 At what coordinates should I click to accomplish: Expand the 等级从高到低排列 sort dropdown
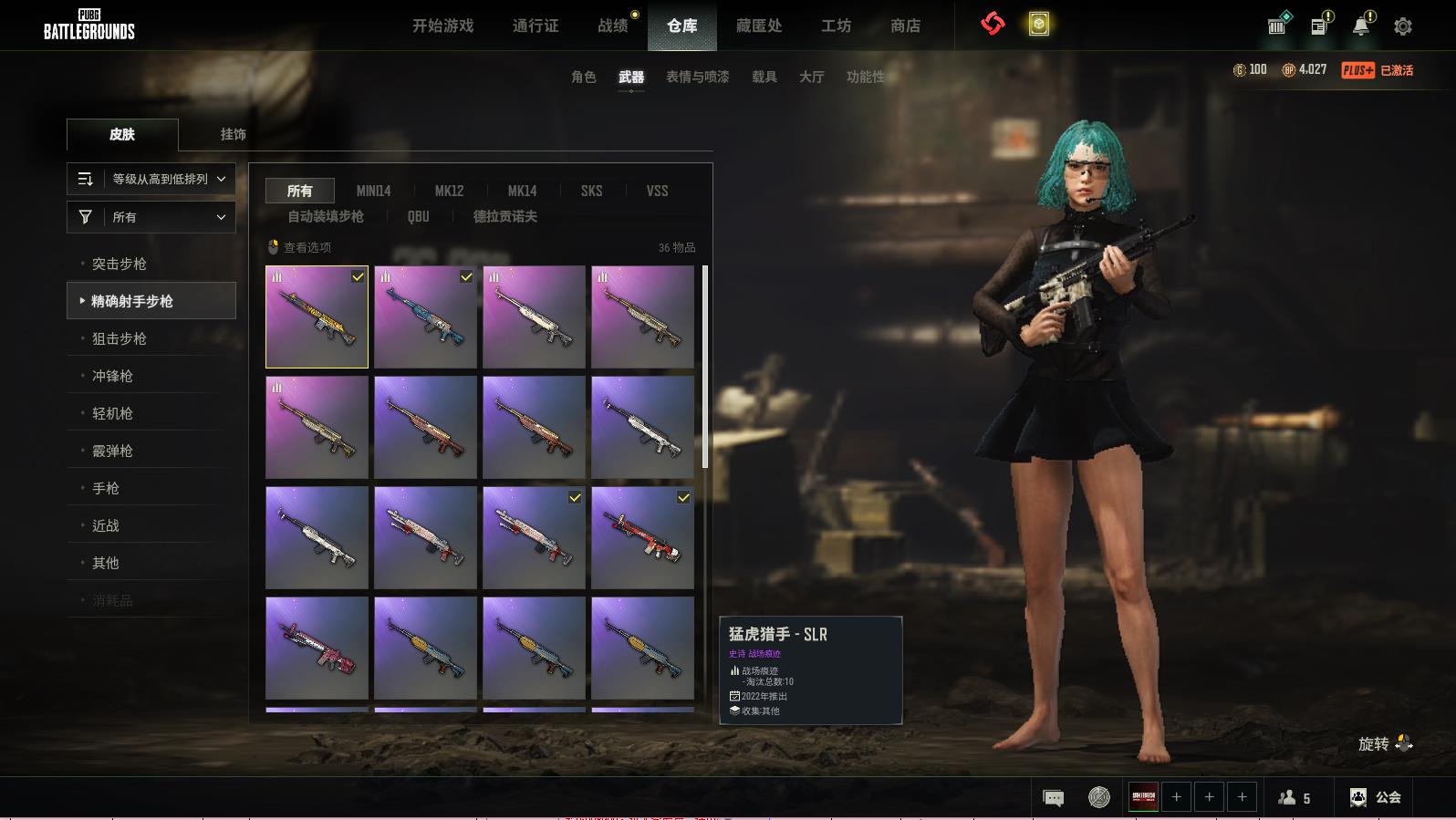pyautogui.click(x=151, y=179)
